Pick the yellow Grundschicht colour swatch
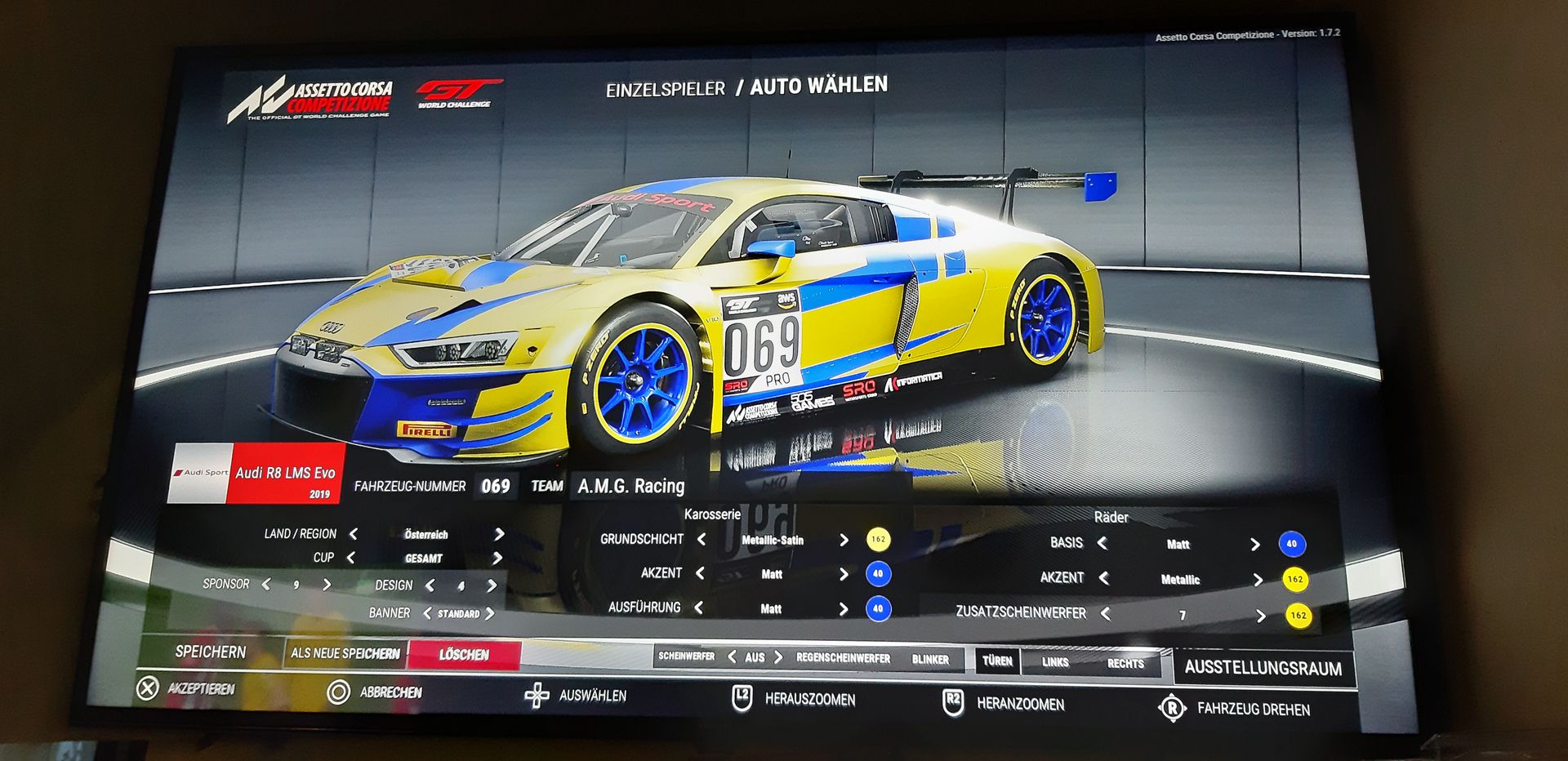 878,540
